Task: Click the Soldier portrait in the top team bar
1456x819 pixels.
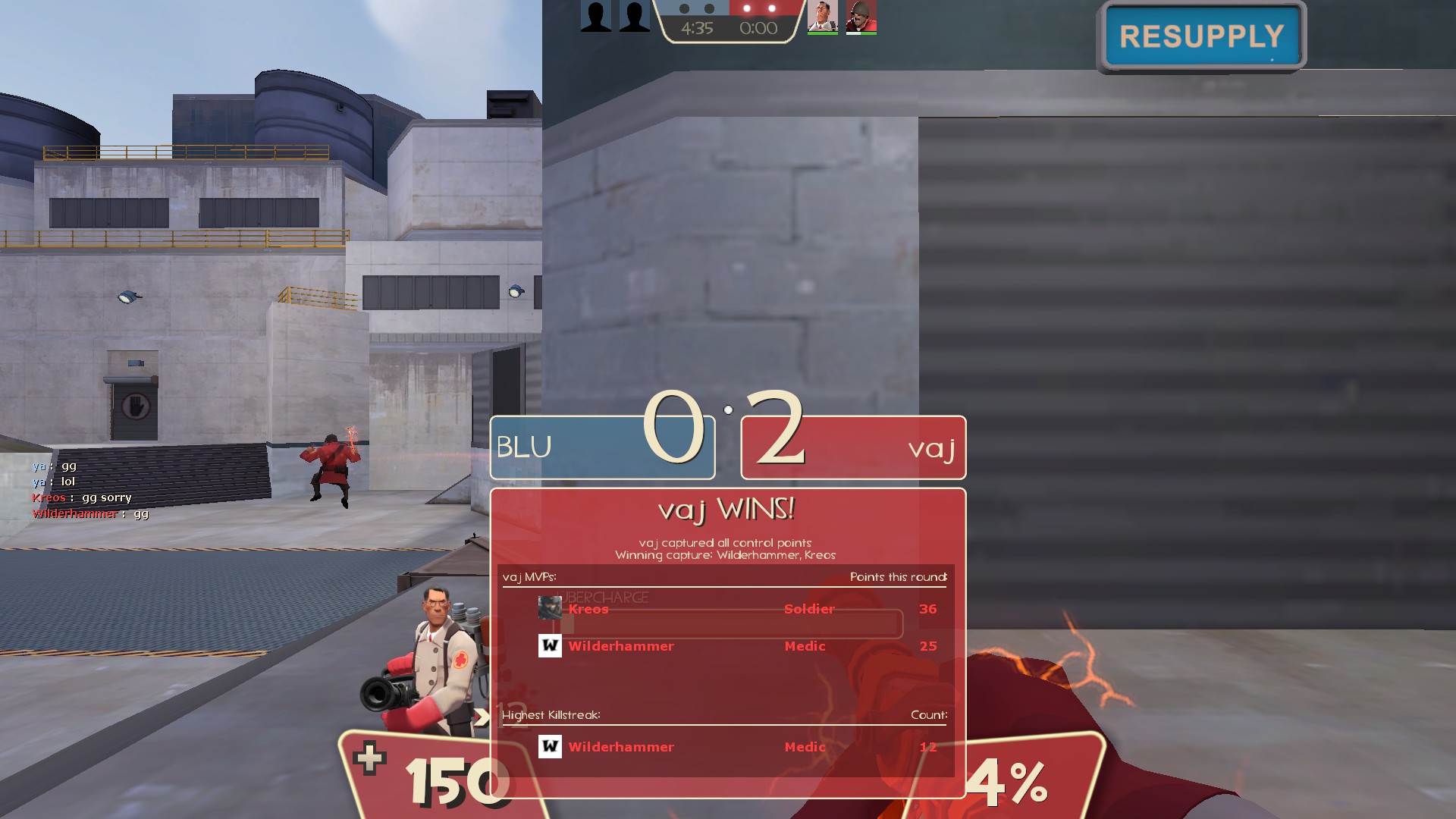Action: coord(861,17)
